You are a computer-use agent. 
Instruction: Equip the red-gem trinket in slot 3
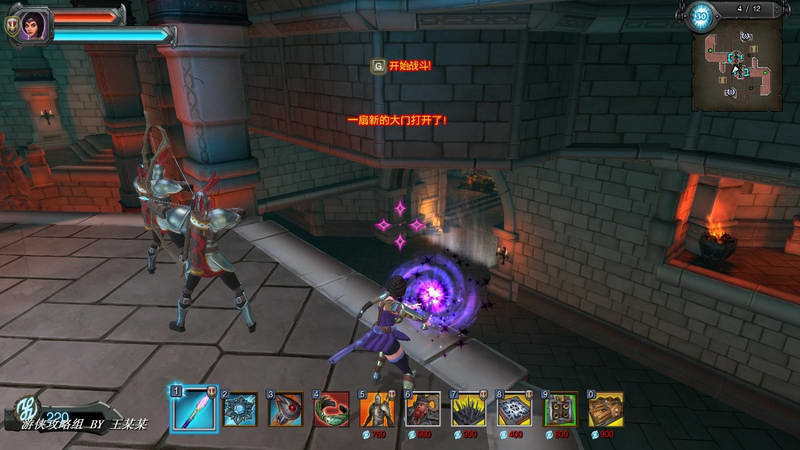(x=286, y=409)
